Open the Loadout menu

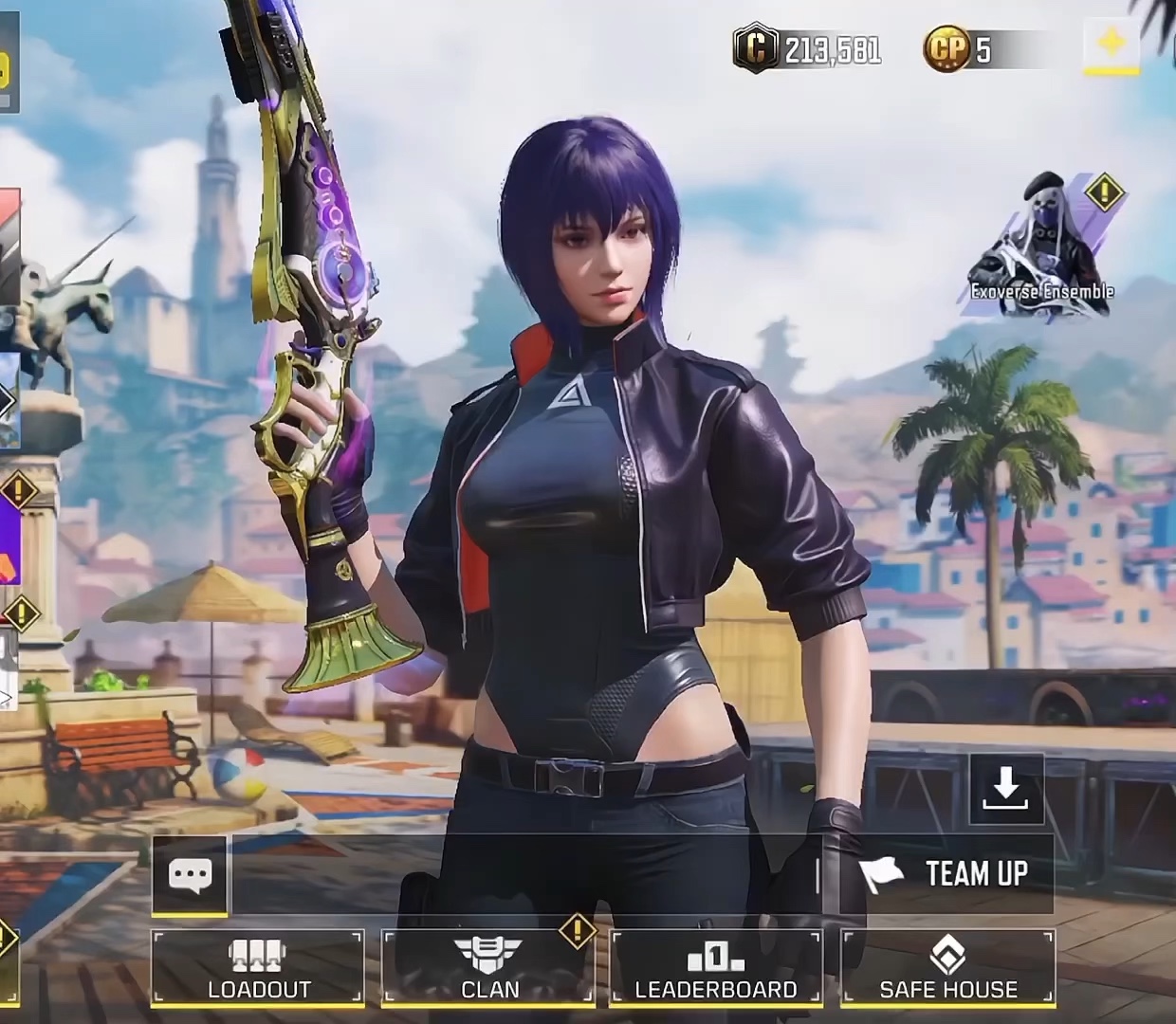(258, 967)
